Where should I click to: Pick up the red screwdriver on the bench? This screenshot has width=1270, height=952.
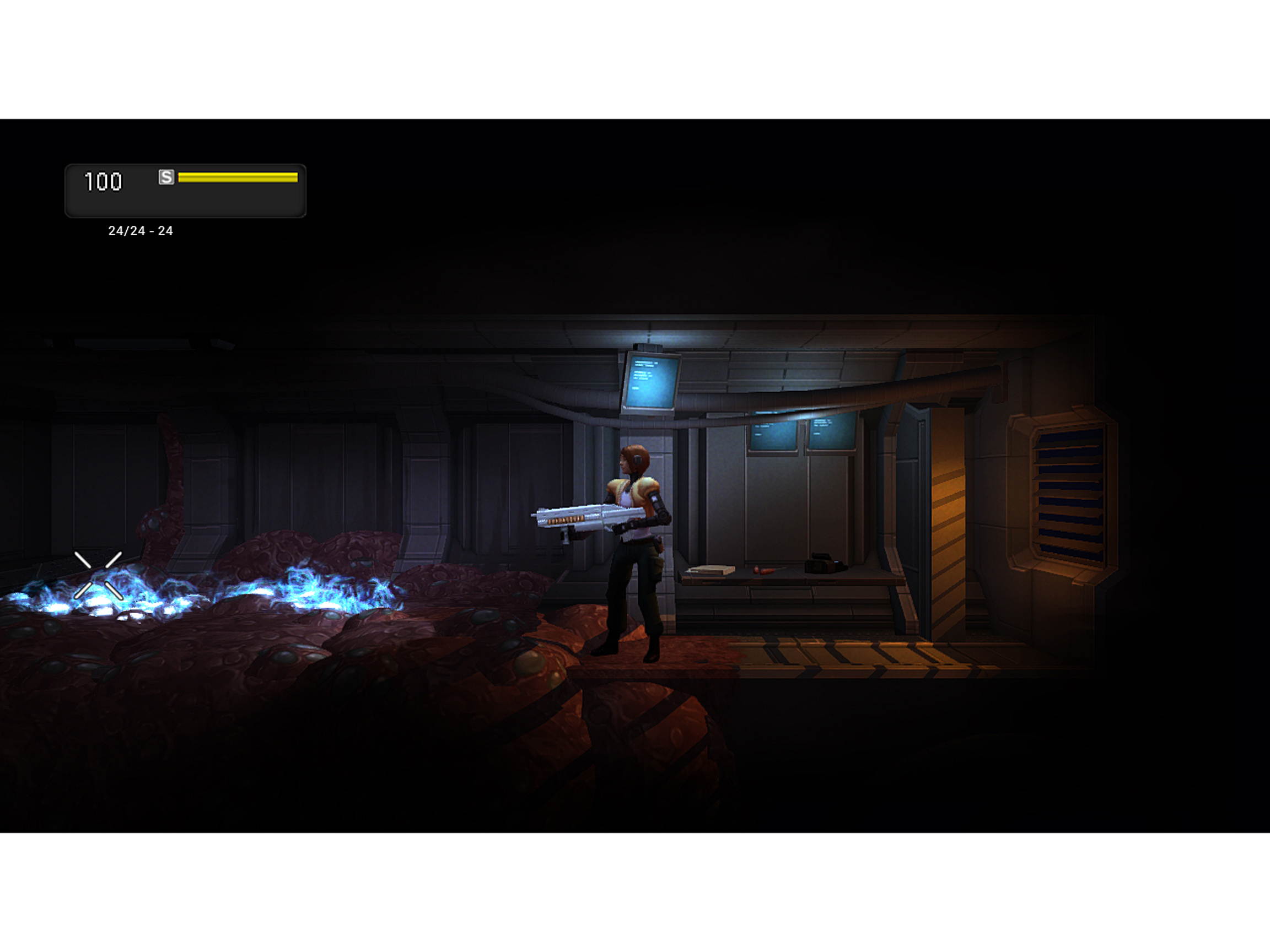[x=765, y=570]
